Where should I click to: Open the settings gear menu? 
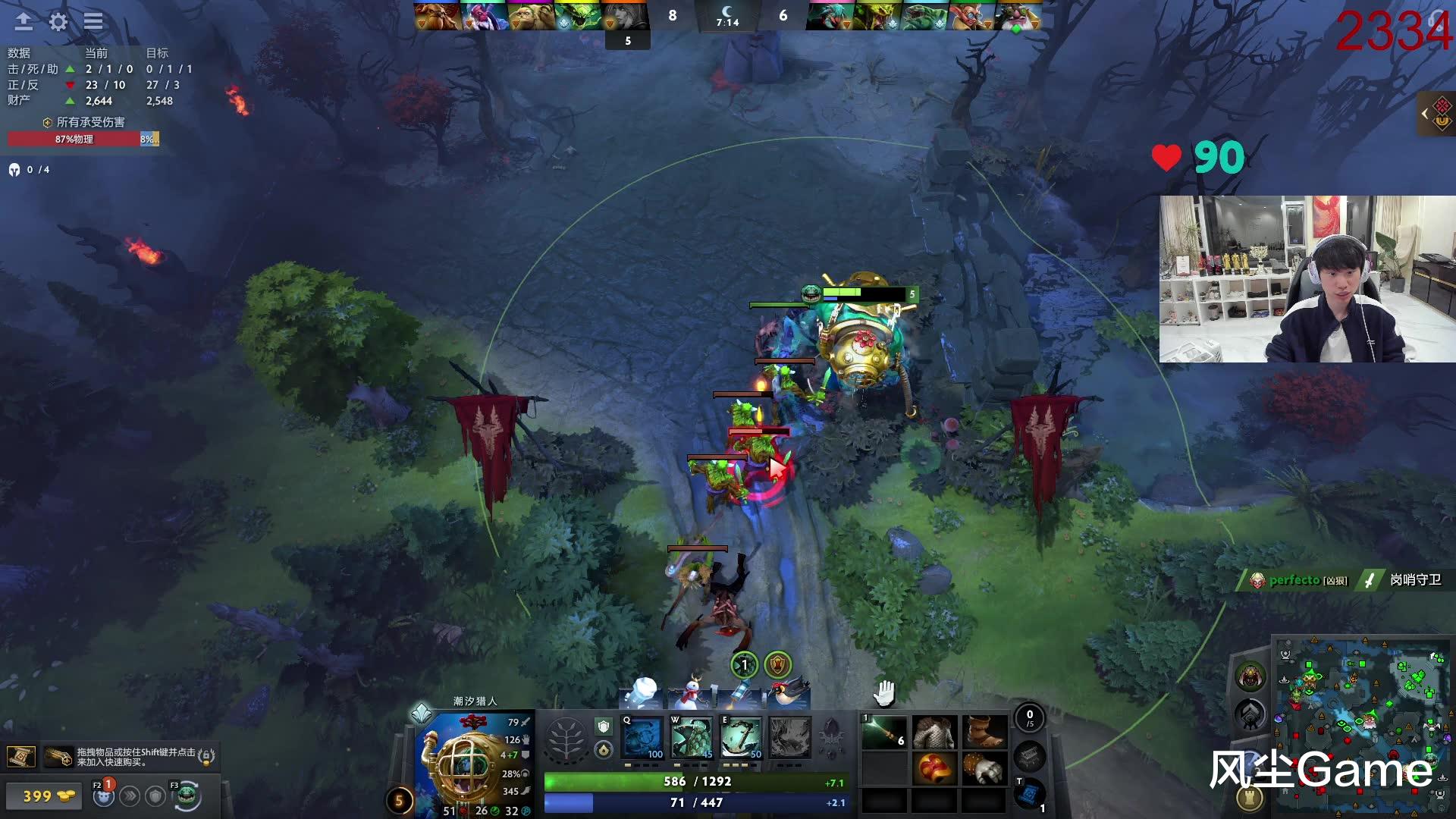[x=58, y=22]
